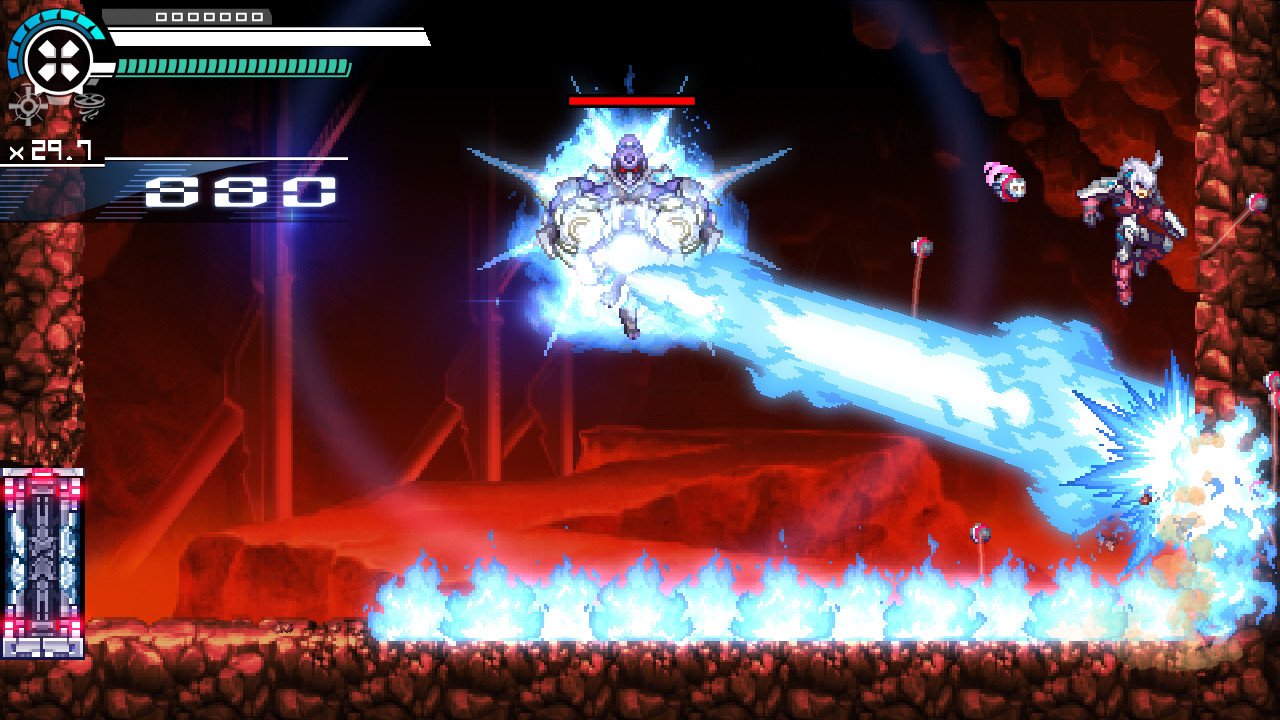1280x720 pixels.
Task: Expand the boss health bar above the boss
Action: [x=630, y=102]
